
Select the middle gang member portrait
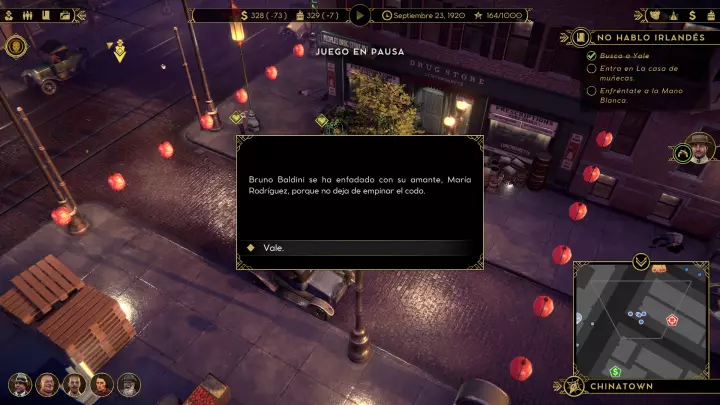(x=74, y=384)
